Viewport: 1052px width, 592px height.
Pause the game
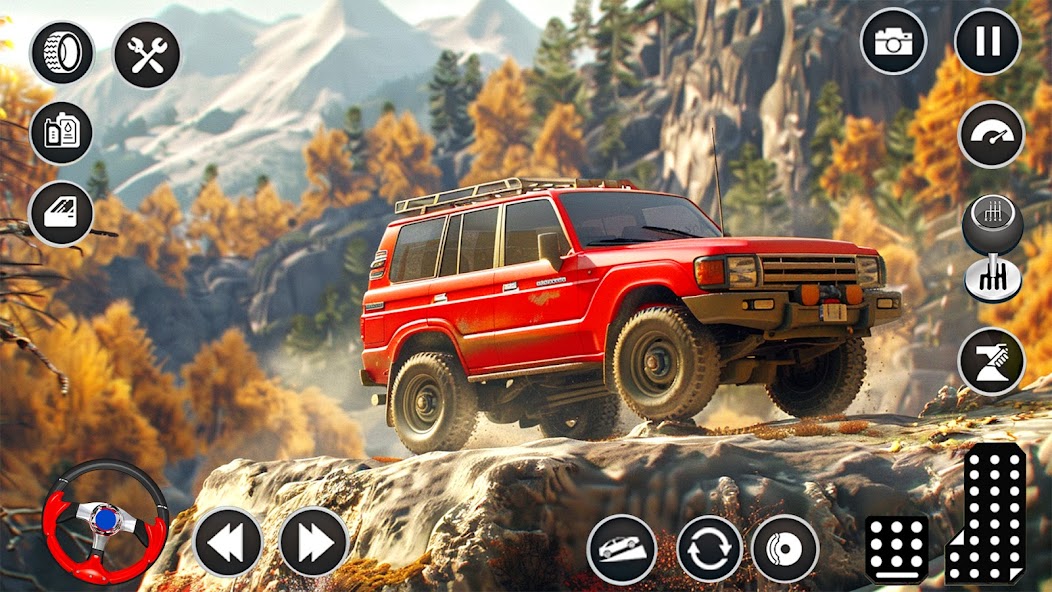[987, 41]
